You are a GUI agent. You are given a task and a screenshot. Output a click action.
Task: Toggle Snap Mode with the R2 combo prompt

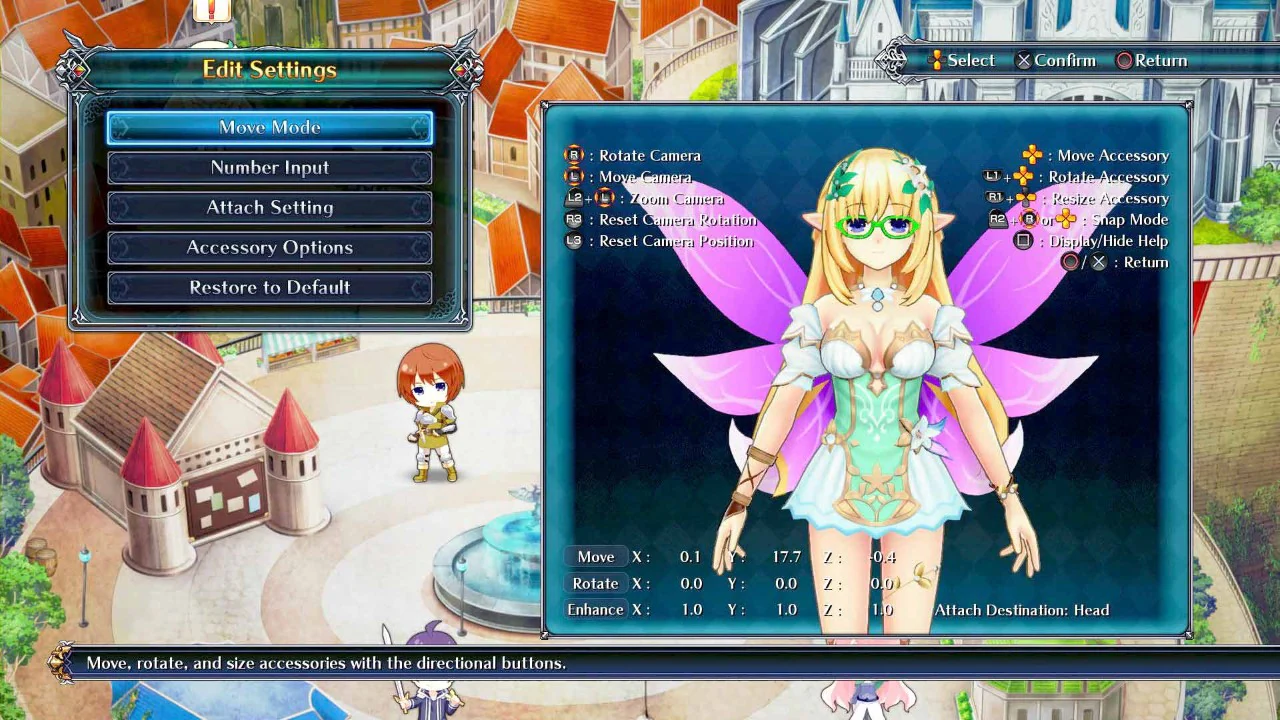[x=999, y=219]
